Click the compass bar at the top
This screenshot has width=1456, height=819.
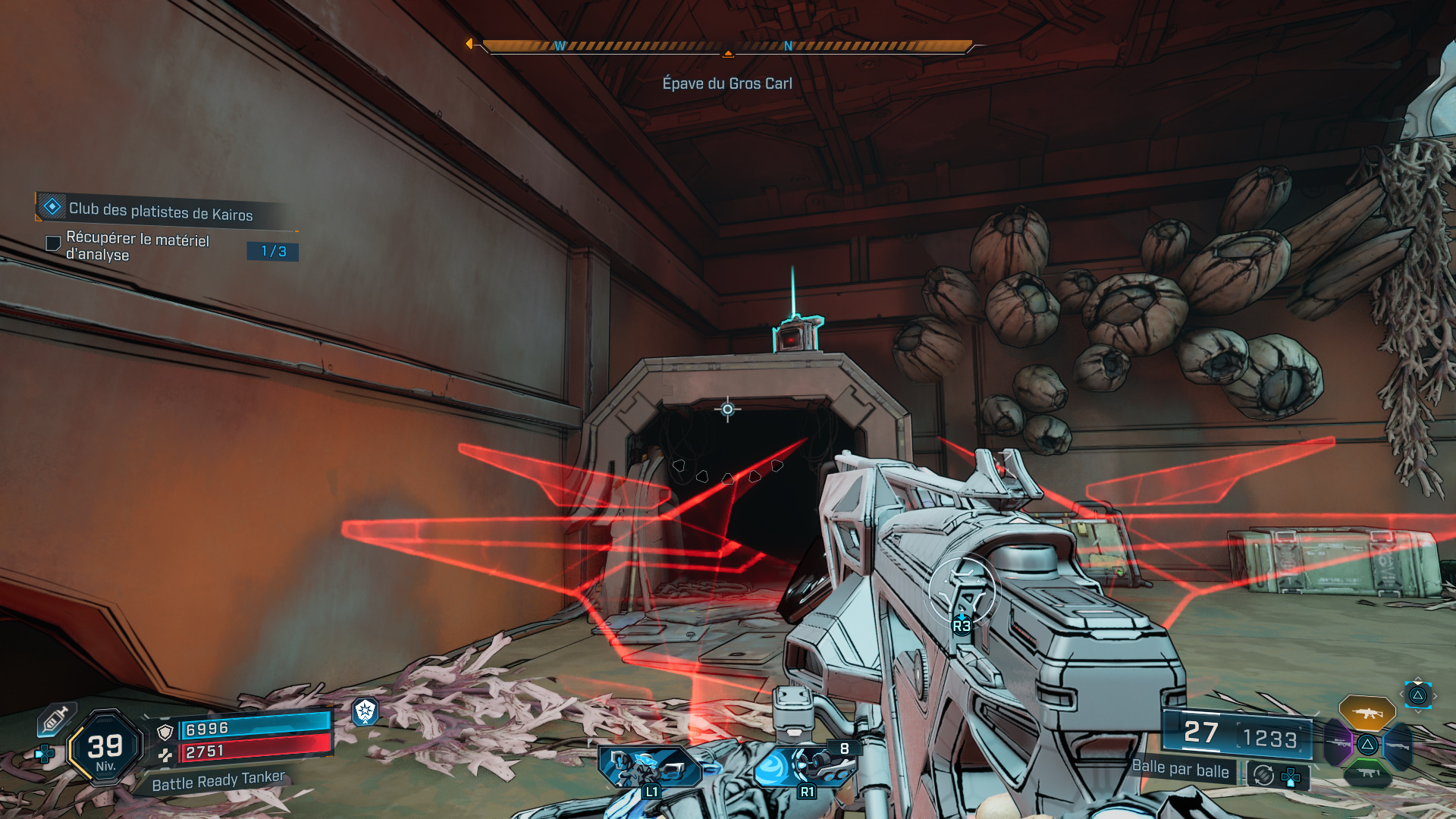(726, 47)
